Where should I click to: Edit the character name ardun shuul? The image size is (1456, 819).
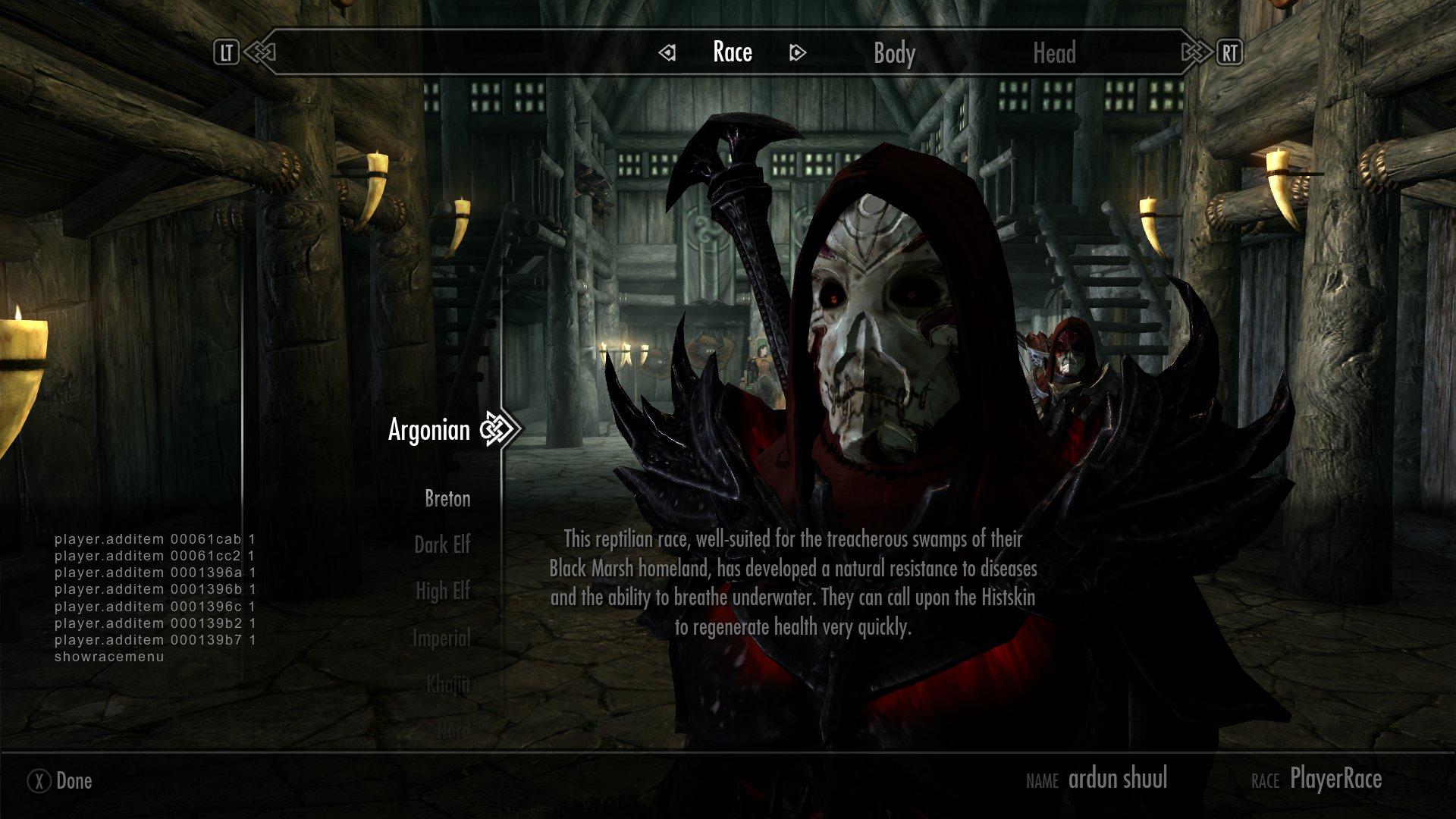point(1117,779)
